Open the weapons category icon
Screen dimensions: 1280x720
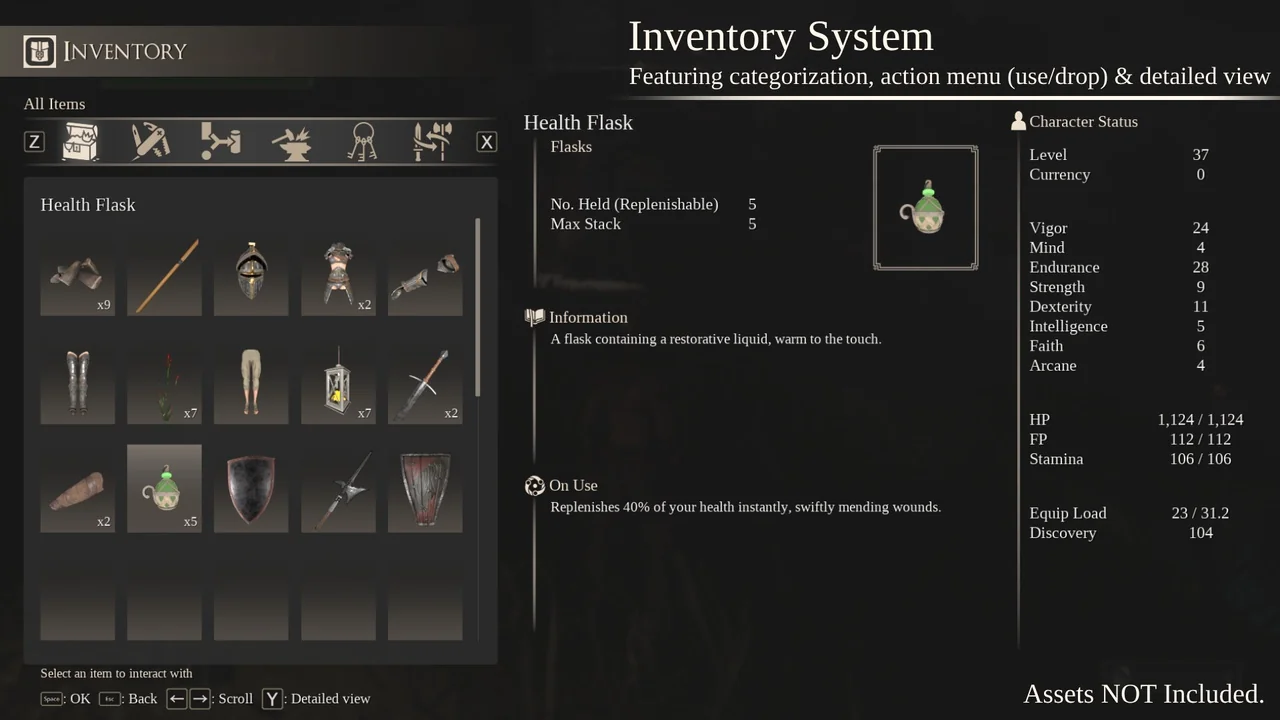(432, 141)
